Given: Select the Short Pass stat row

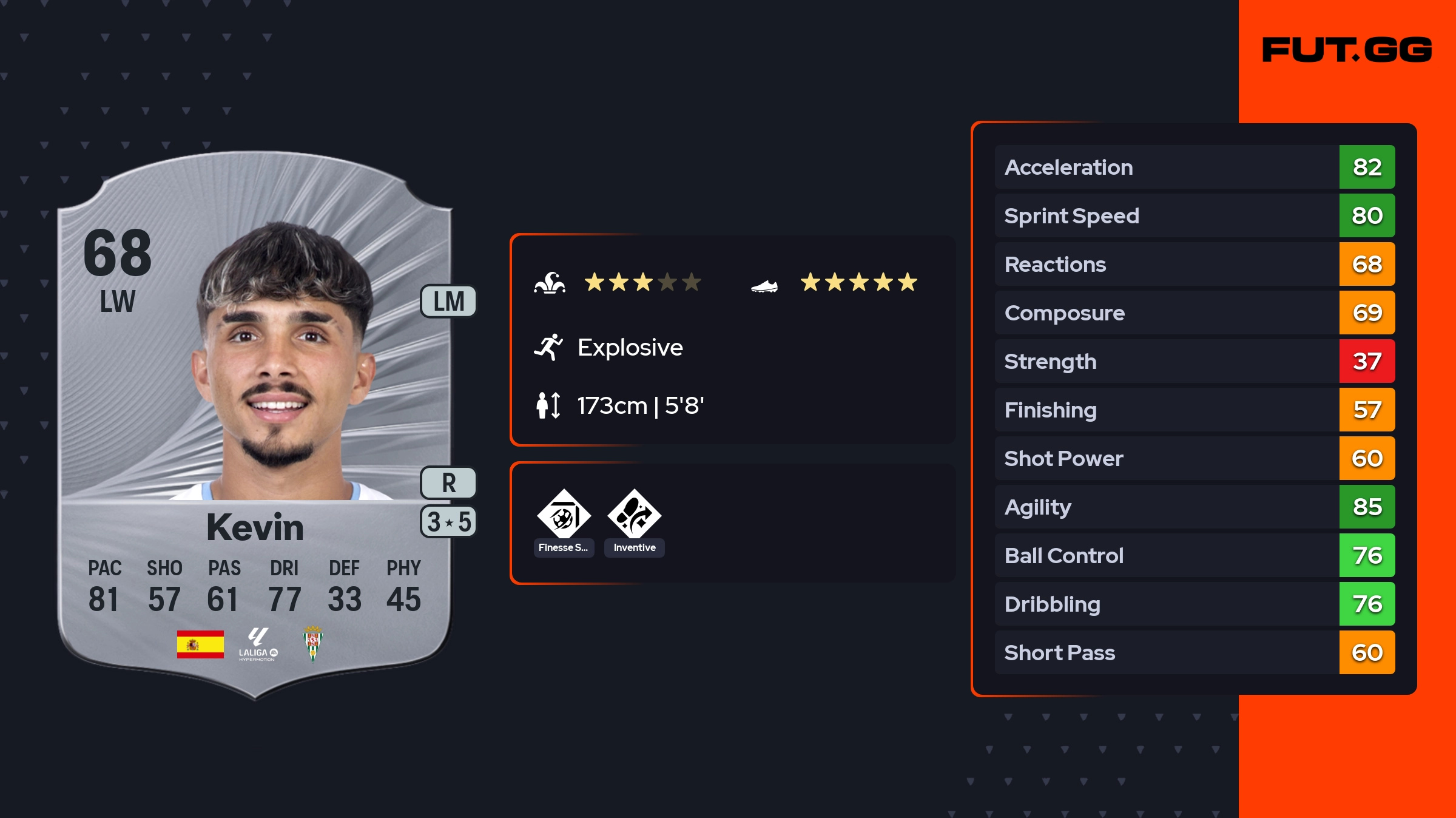Looking at the screenshot, I should pyautogui.click(x=1194, y=653).
